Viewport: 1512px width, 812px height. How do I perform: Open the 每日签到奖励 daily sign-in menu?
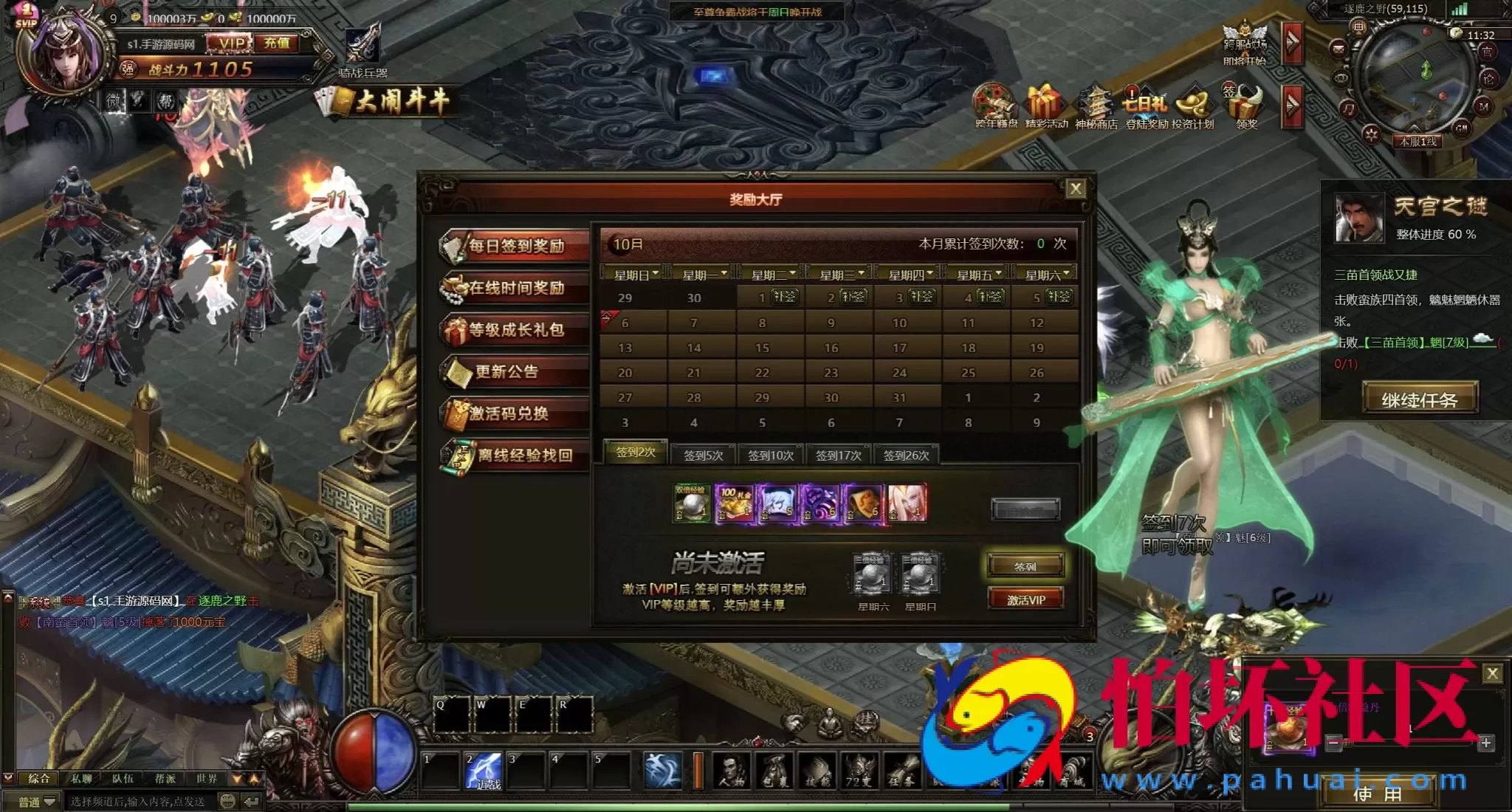coord(515,246)
